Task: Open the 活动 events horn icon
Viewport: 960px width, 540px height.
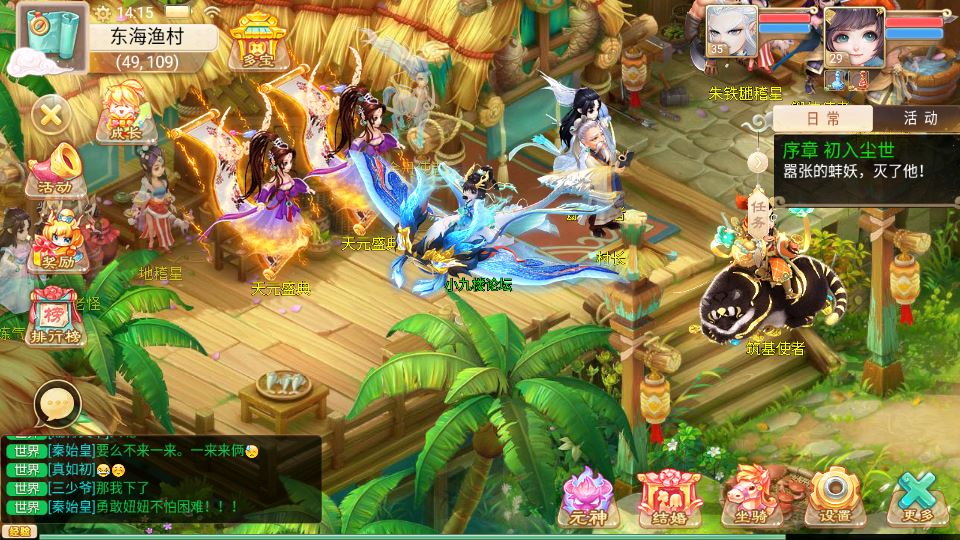Action: pyautogui.click(x=53, y=169)
